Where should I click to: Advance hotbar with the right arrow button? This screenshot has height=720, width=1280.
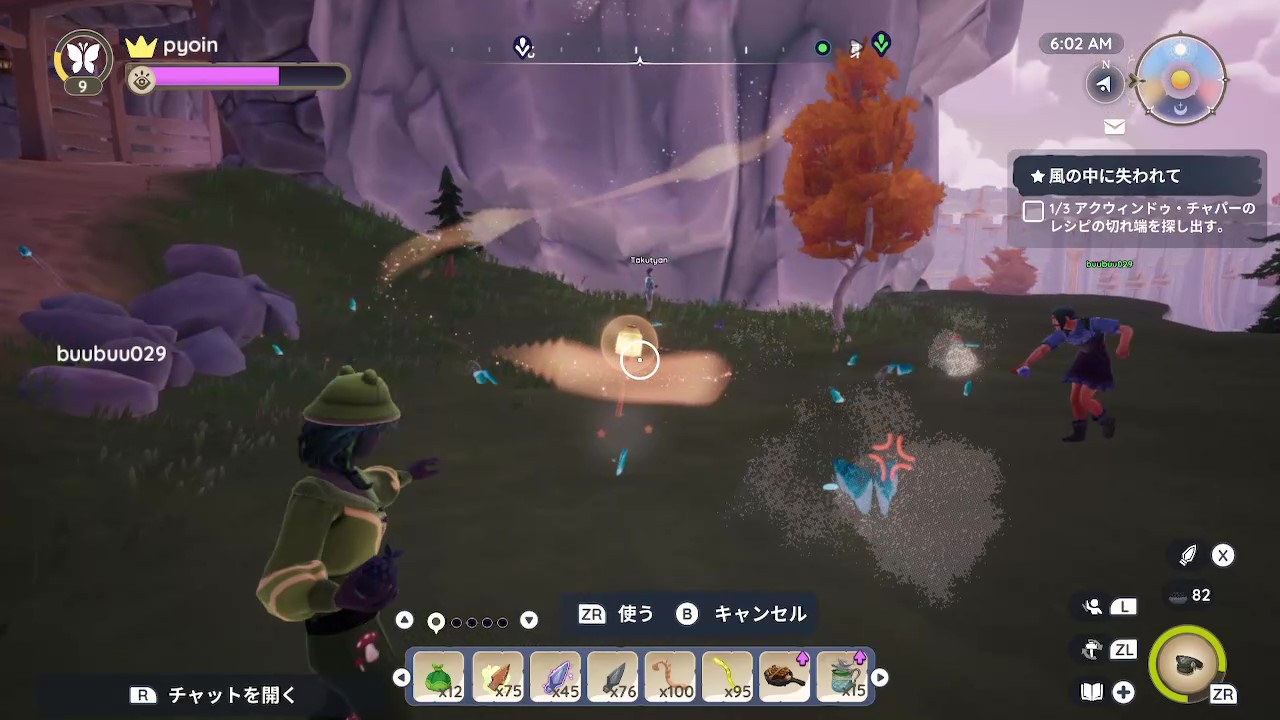(880, 677)
